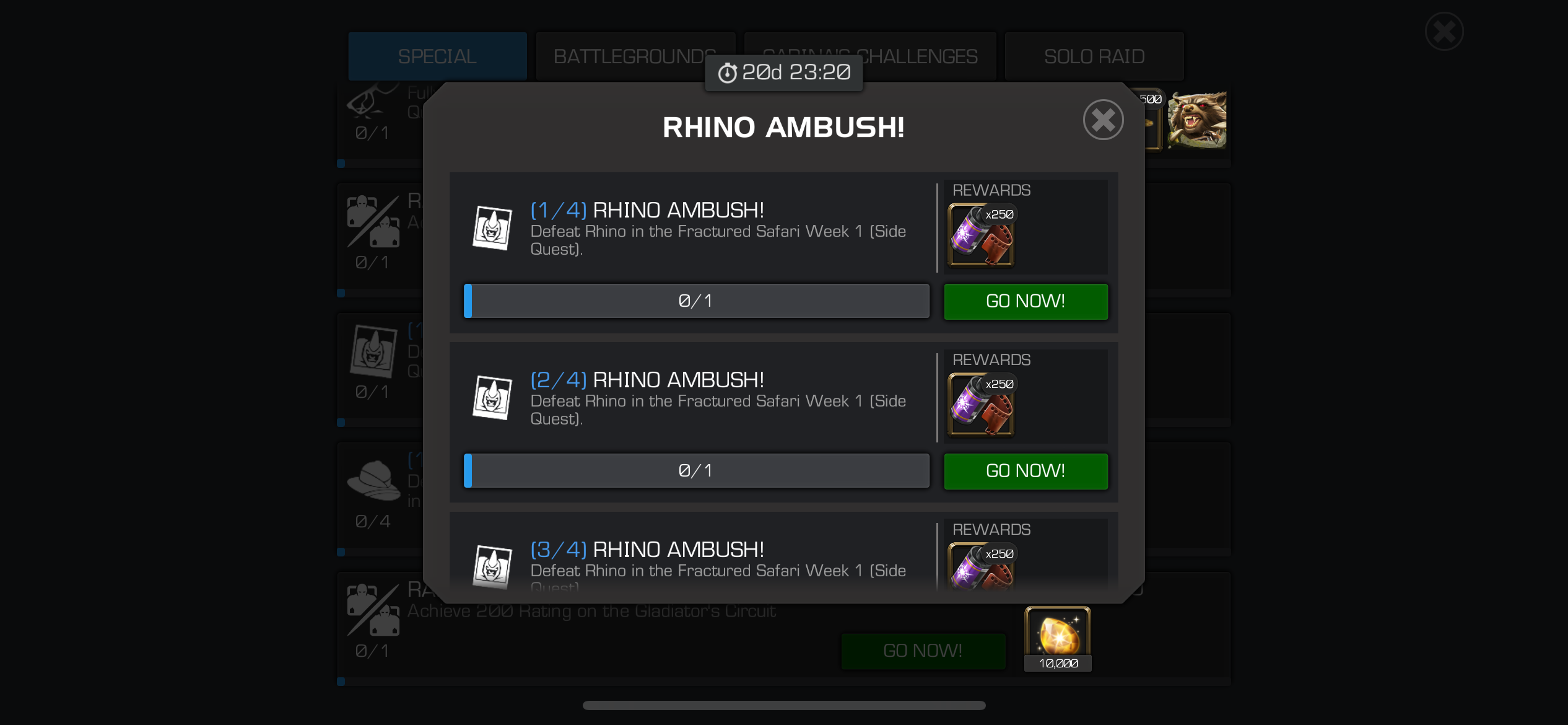The height and width of the screenshot is (725, 1568).
Task: Click the 0/1 progress indicator for quest 2/4
Action: (696, 471)
